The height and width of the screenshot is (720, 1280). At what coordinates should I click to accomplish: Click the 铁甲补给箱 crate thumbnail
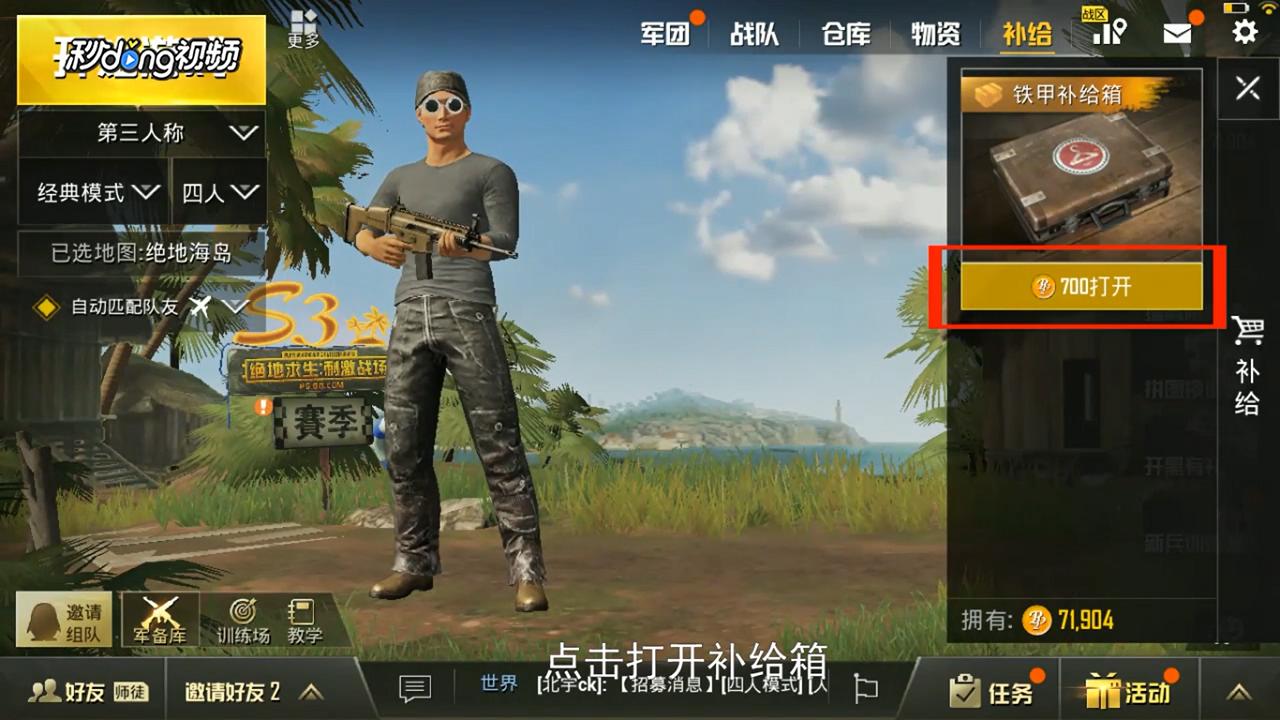tap(1080, 180)
